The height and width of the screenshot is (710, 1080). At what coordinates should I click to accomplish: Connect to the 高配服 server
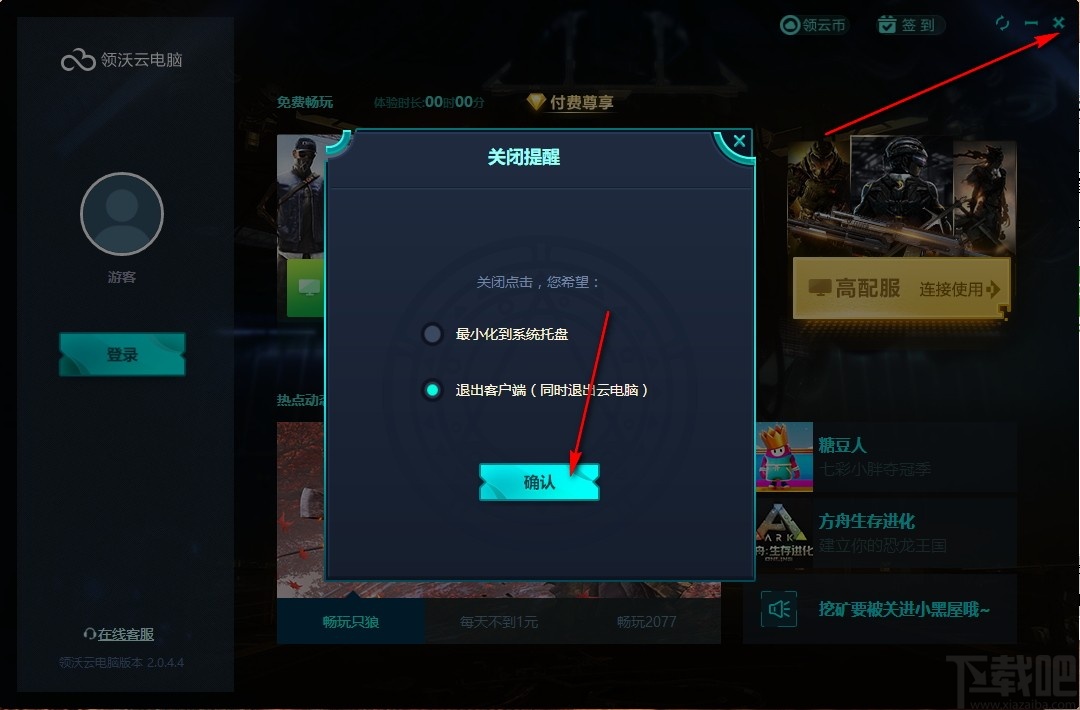click(x=901, y=289)
